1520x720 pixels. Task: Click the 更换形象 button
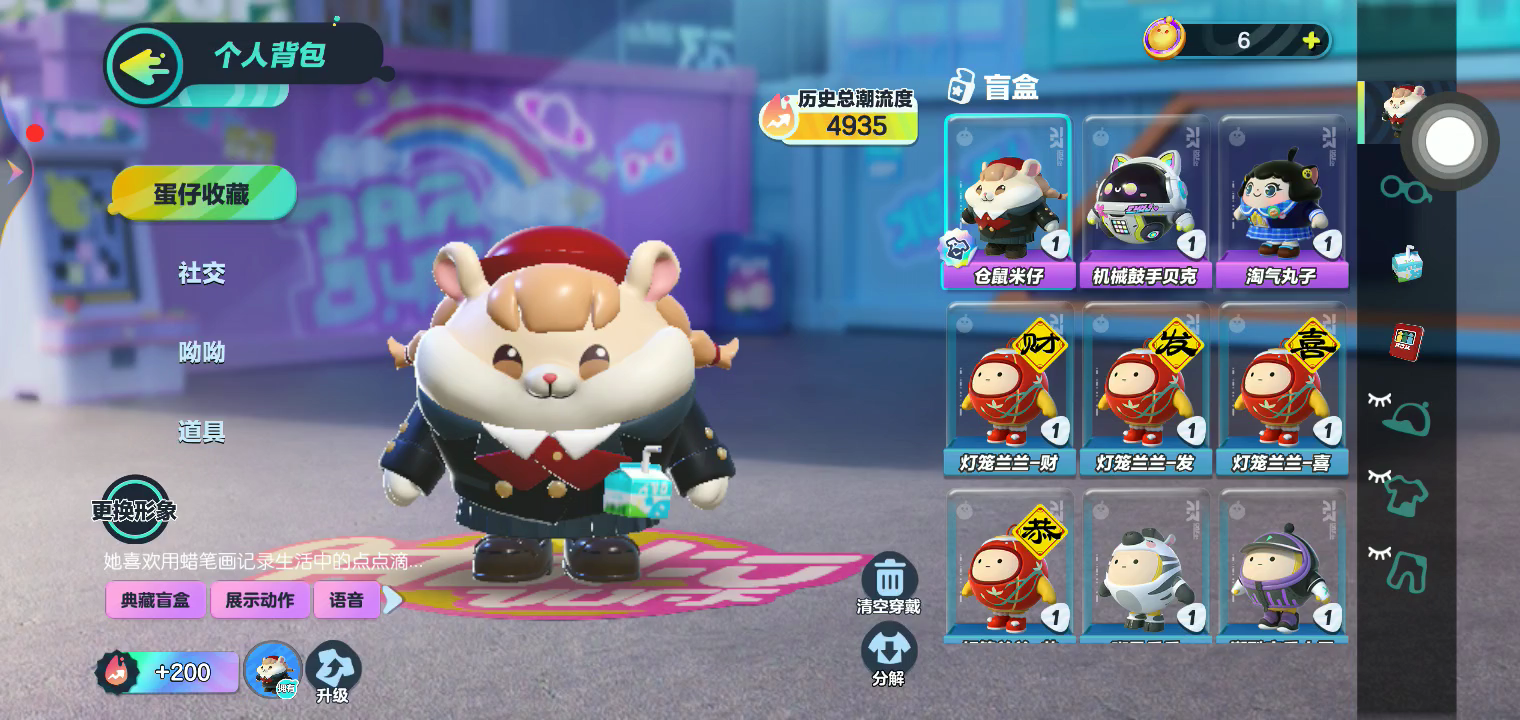click(x=134, y=510)
